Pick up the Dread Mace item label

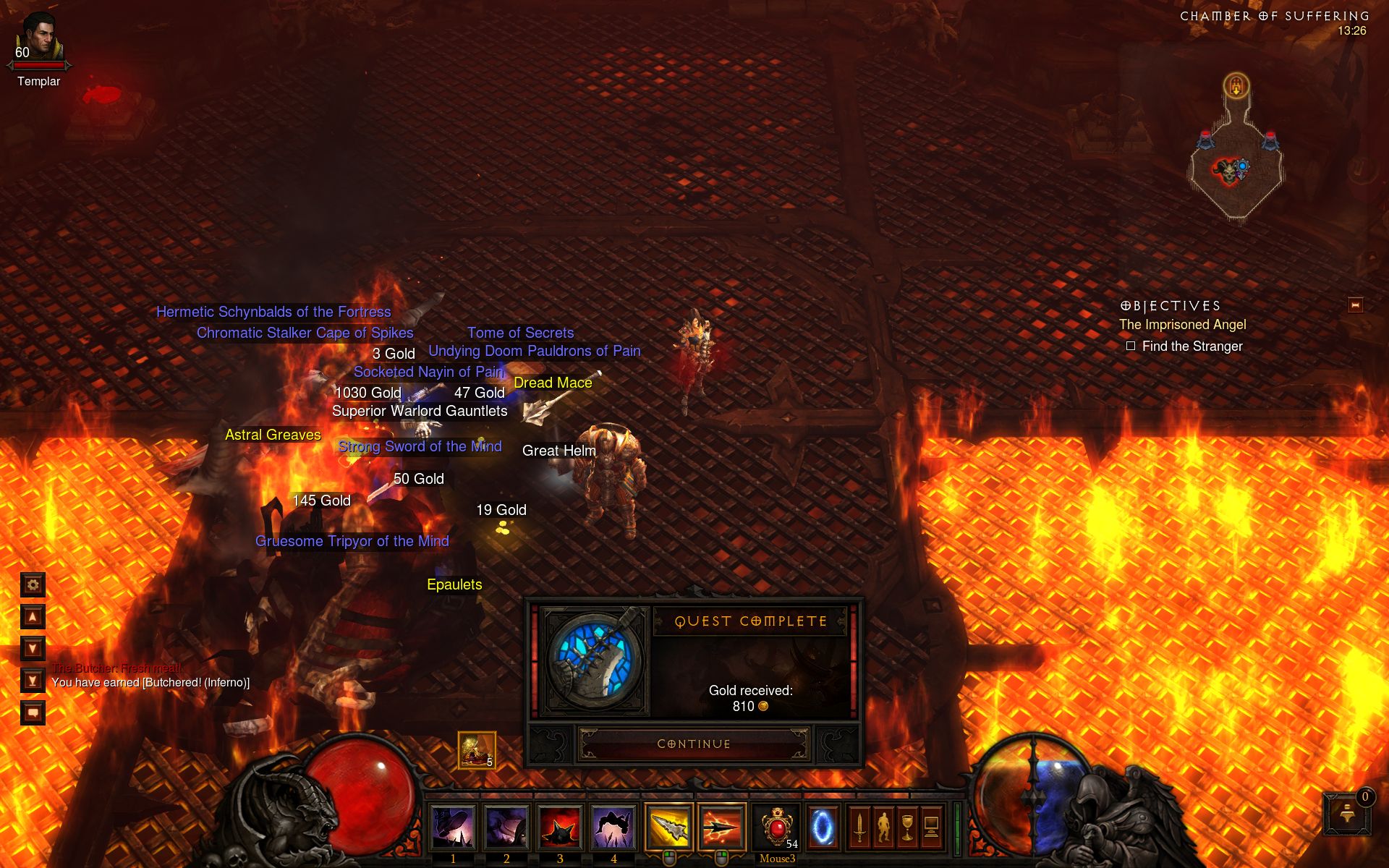553,383
